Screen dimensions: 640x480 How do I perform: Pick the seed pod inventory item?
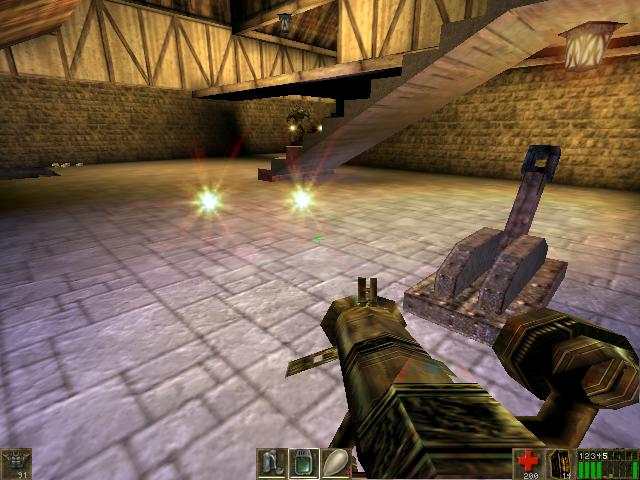pyautogui.click(x=336, y=464)
